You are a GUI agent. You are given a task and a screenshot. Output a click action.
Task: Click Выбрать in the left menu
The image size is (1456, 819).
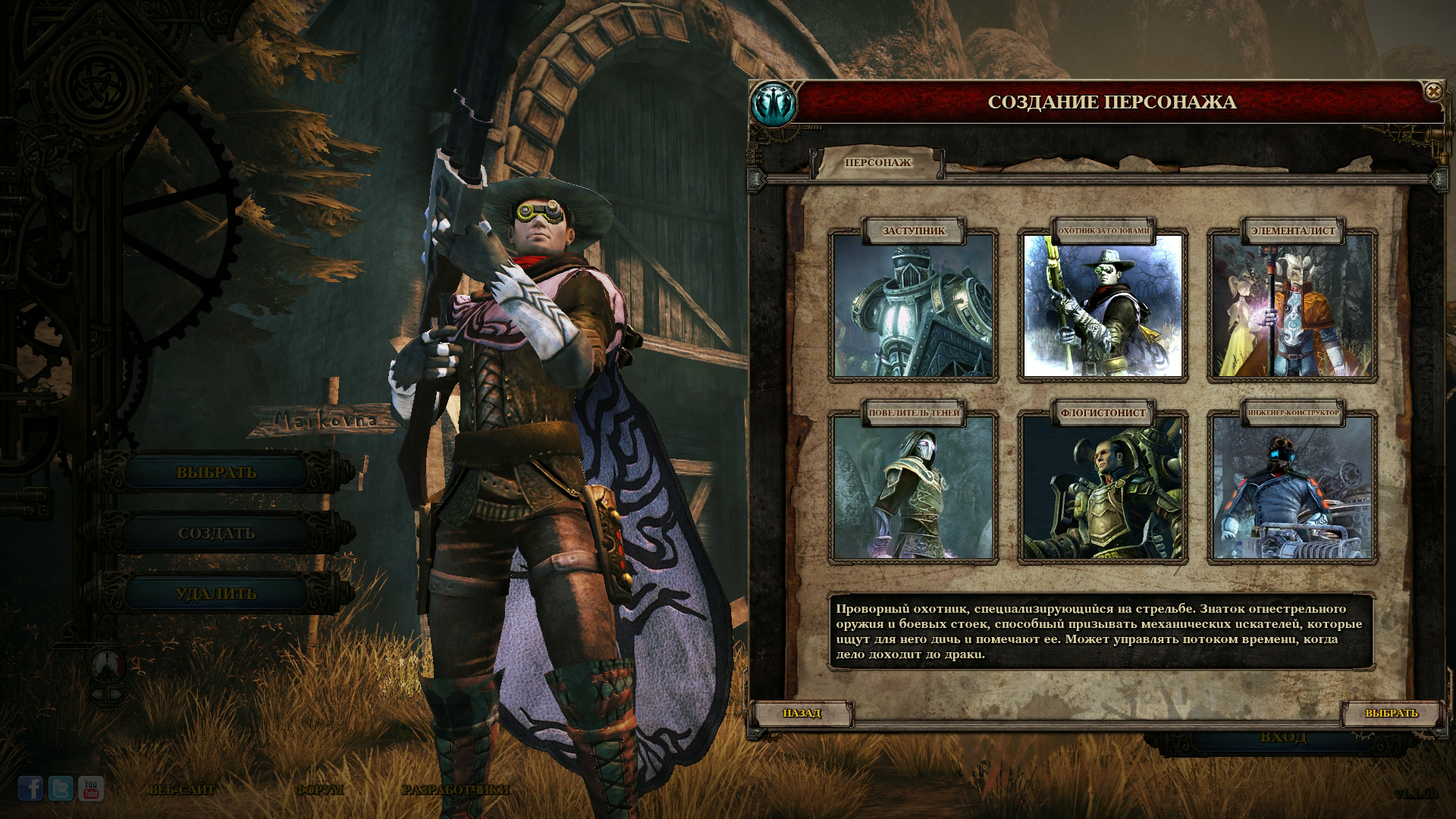(217, 472)
